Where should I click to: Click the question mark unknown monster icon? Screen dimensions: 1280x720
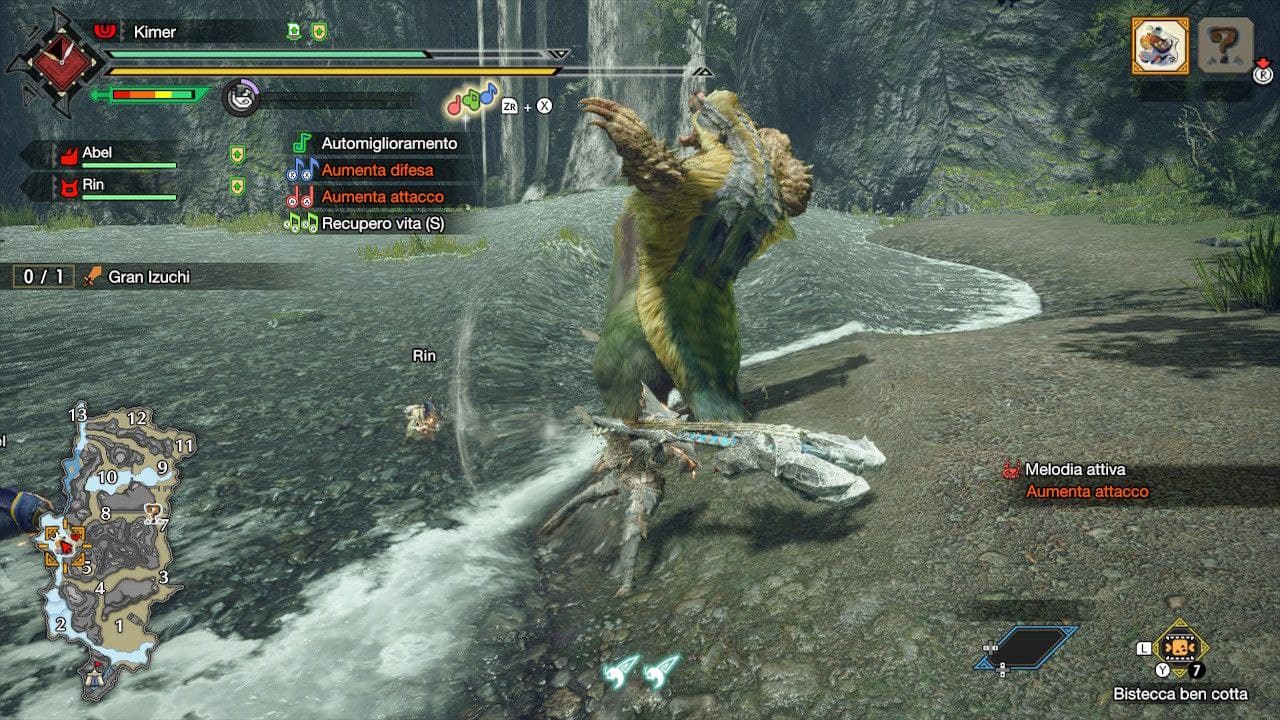pyautogui.click(x=1225, y=45)
